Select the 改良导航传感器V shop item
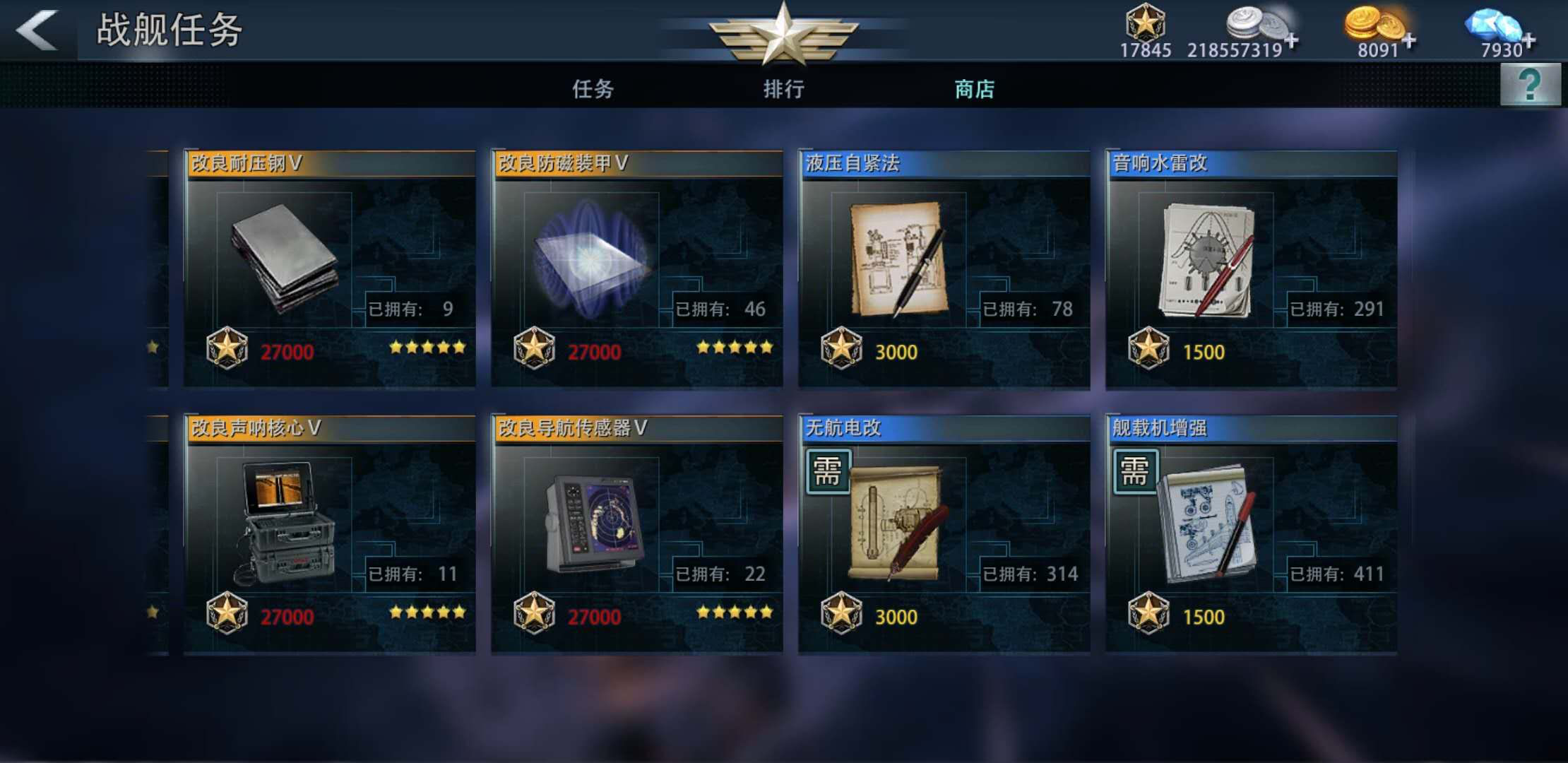 pos(636,534)
